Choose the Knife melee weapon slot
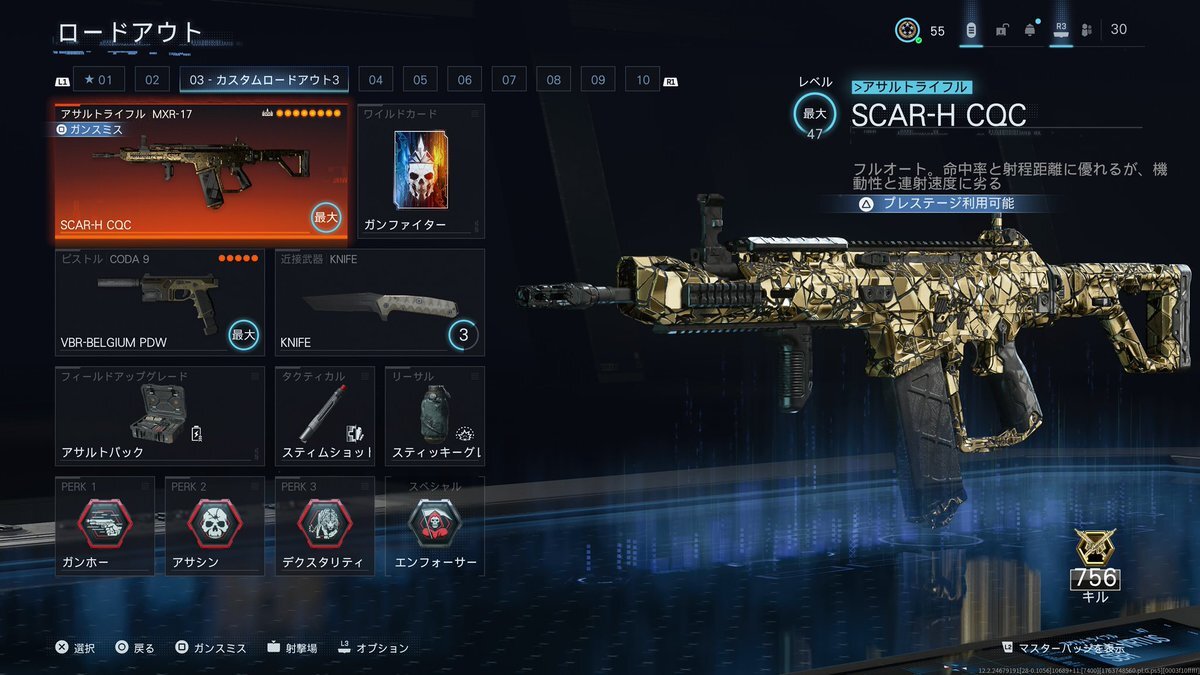 379,302
